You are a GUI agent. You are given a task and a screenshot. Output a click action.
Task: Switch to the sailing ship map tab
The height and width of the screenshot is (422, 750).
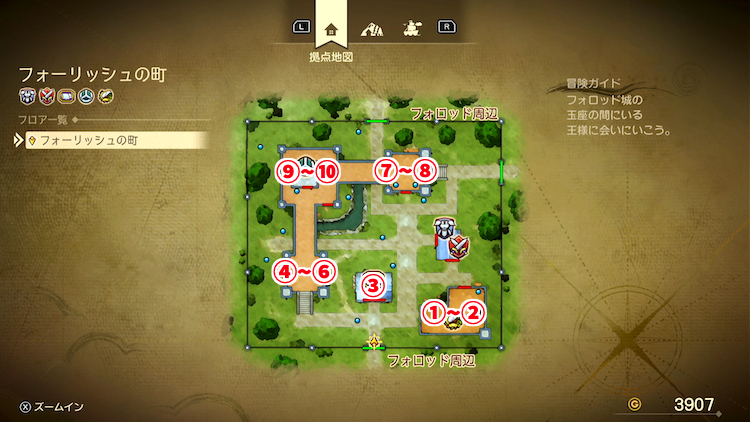coord(409,29)
